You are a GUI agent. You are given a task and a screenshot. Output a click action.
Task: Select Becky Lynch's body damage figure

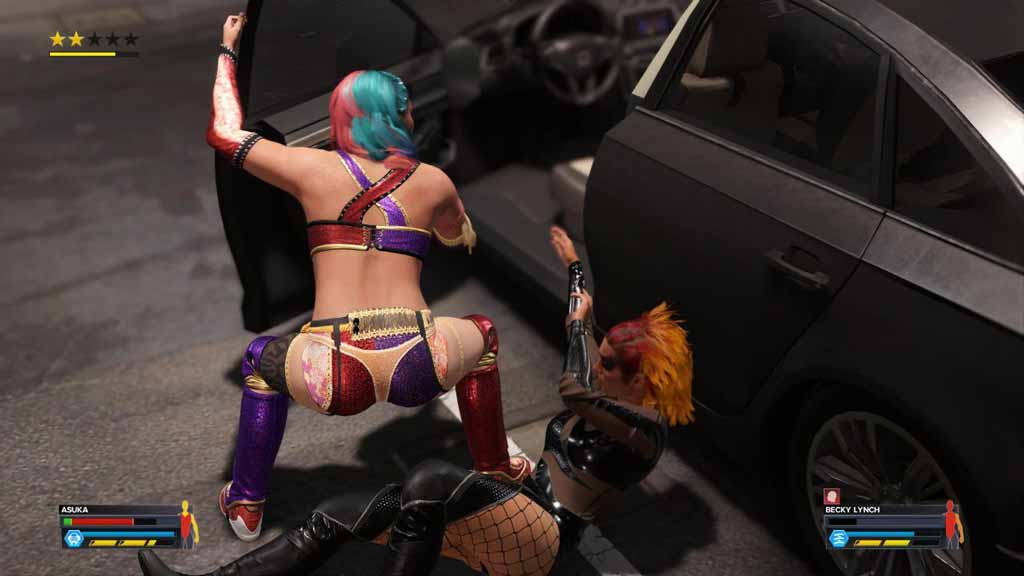tap(951, 524)
